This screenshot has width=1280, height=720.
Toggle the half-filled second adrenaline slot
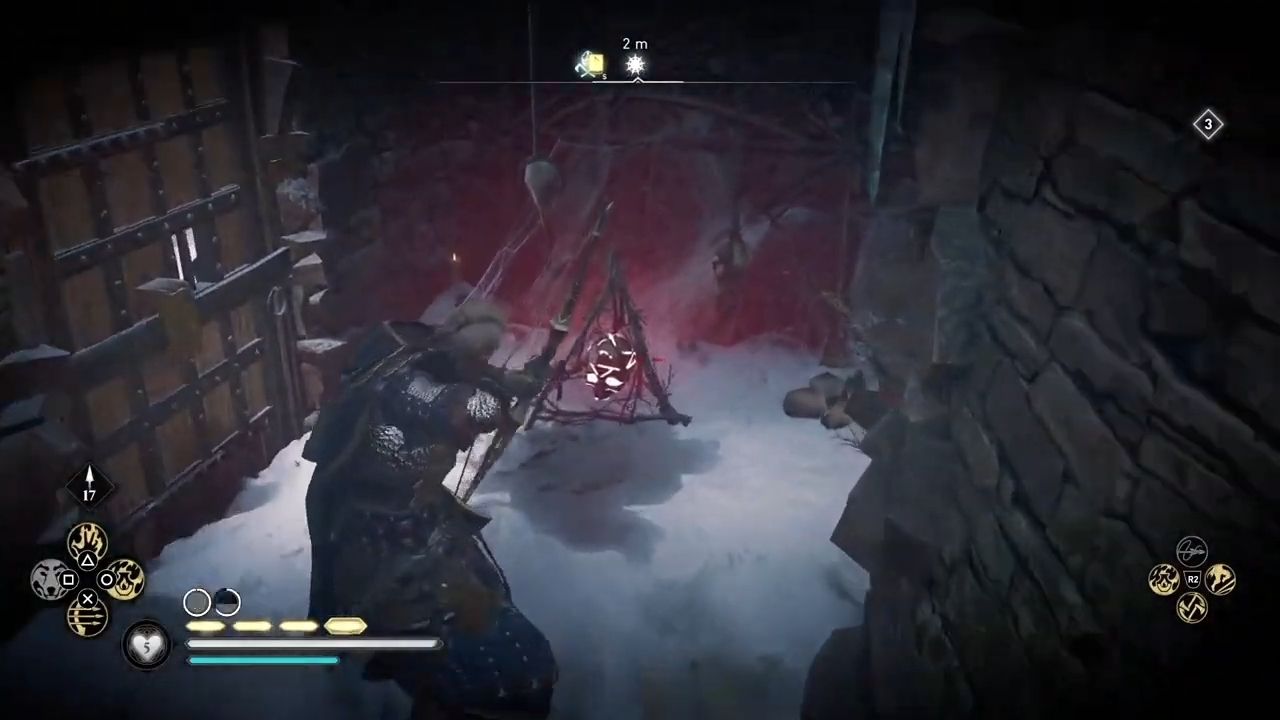pyautogui.click(x=225, y=602)
